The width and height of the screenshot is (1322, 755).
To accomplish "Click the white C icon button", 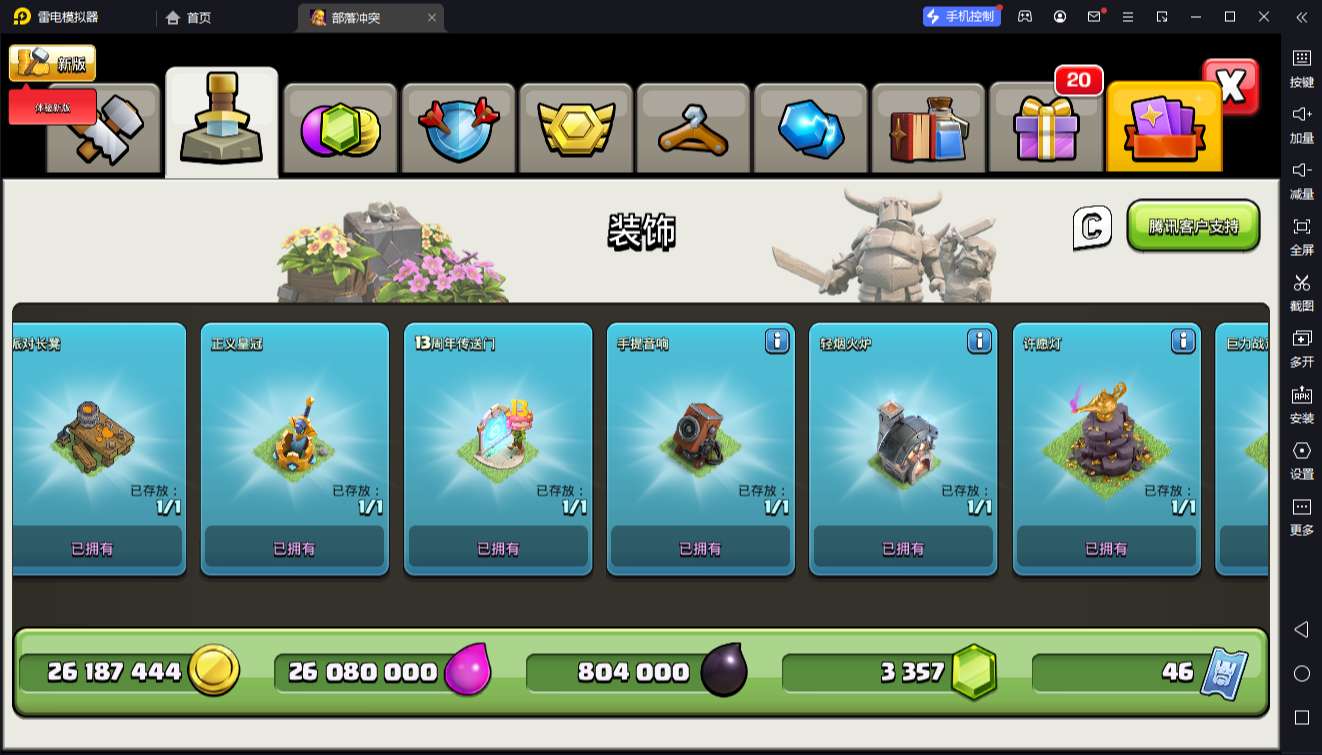I will (1092, 227).
